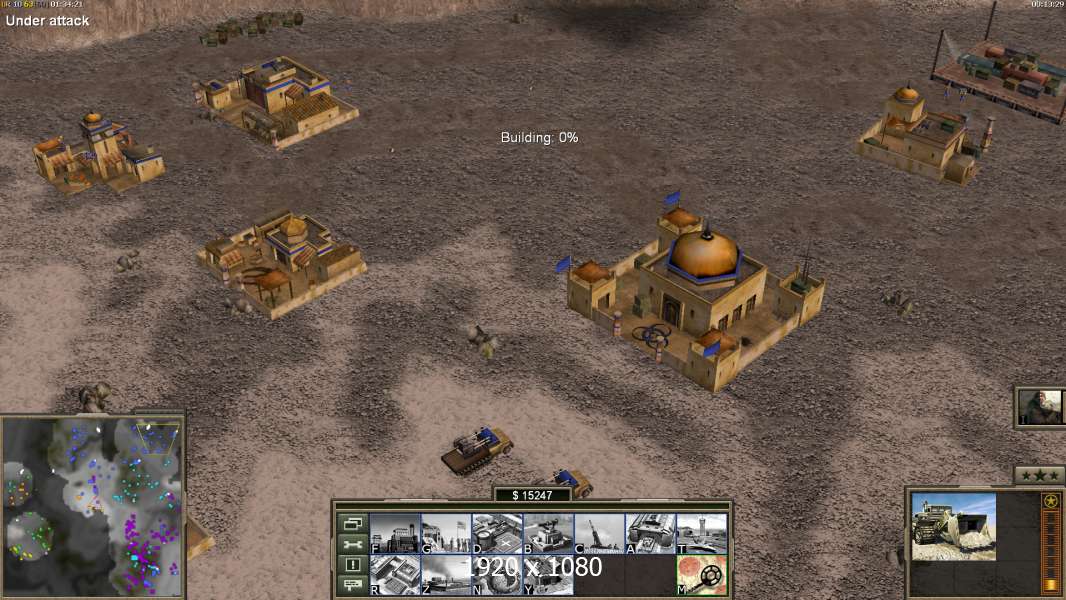Viewport: 1066px width, 600px height.
Task: Select the build icon labeled Y
Action: pyautogui.click(x=548, y=575)
